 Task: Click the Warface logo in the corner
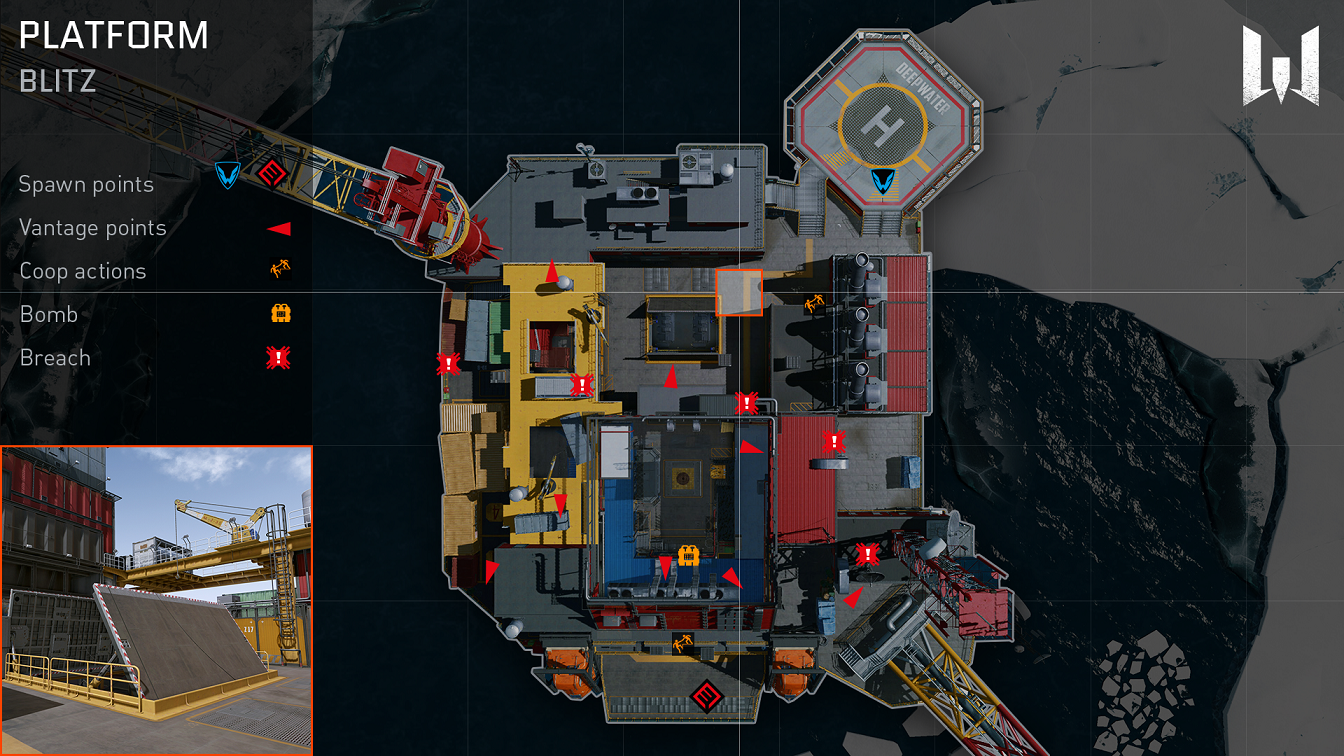pos(1280,64)
